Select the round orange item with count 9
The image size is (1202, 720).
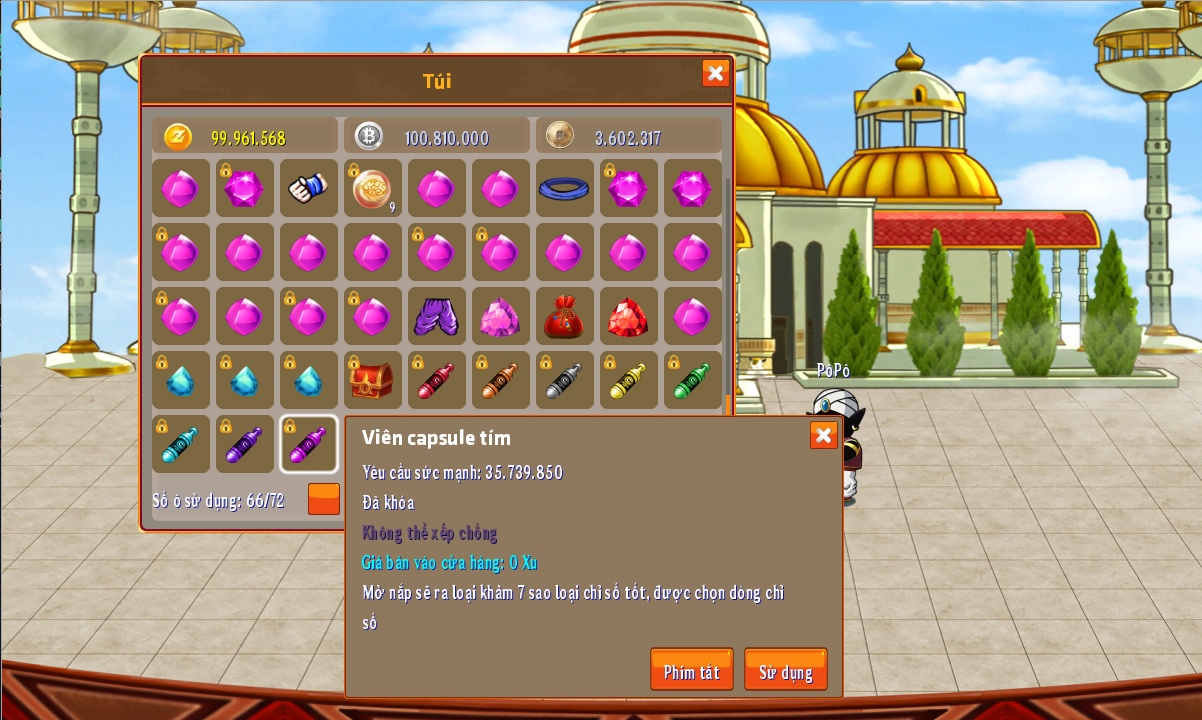372,188
